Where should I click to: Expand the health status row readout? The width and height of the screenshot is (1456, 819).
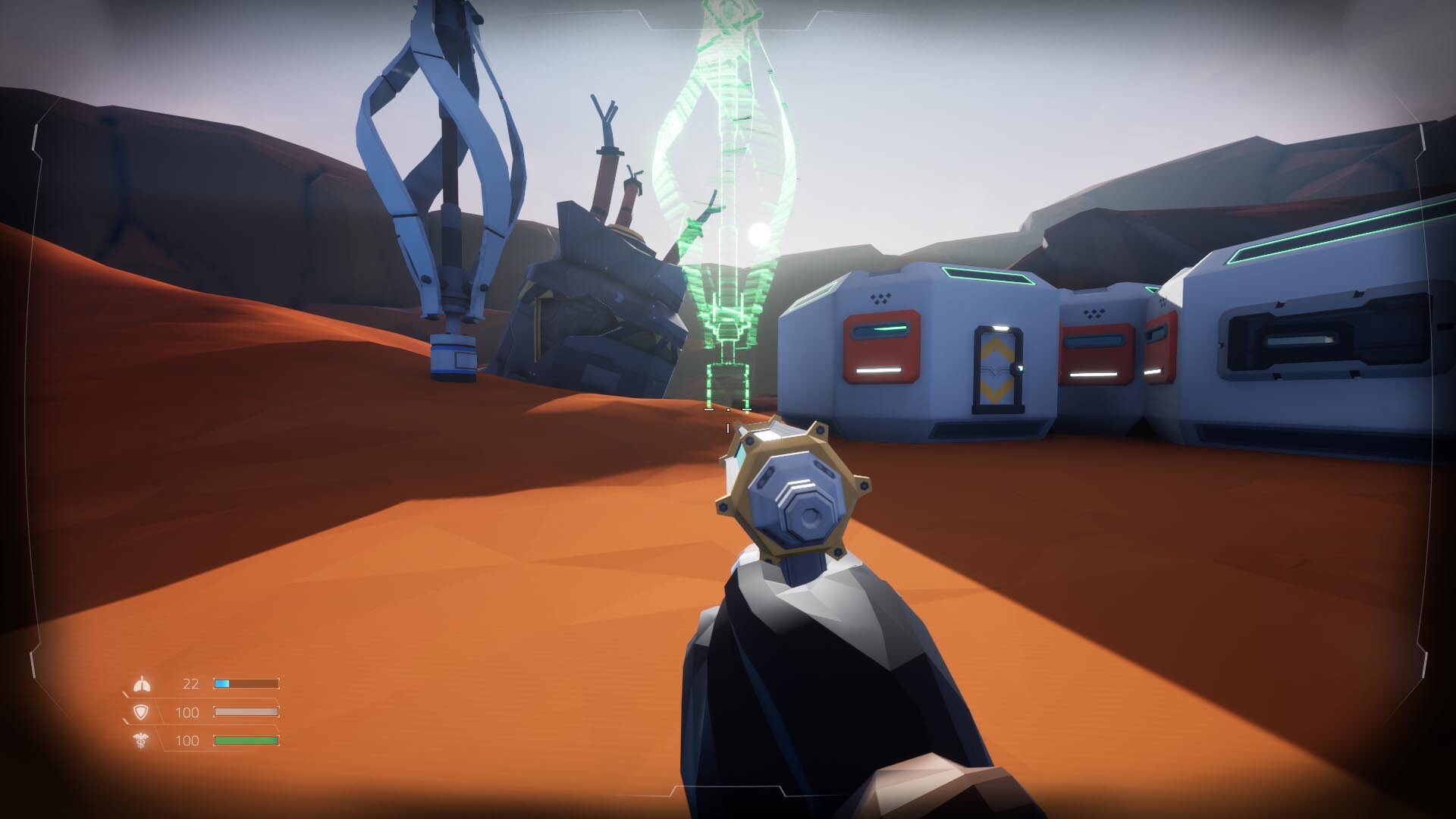(x=247, y=741)
